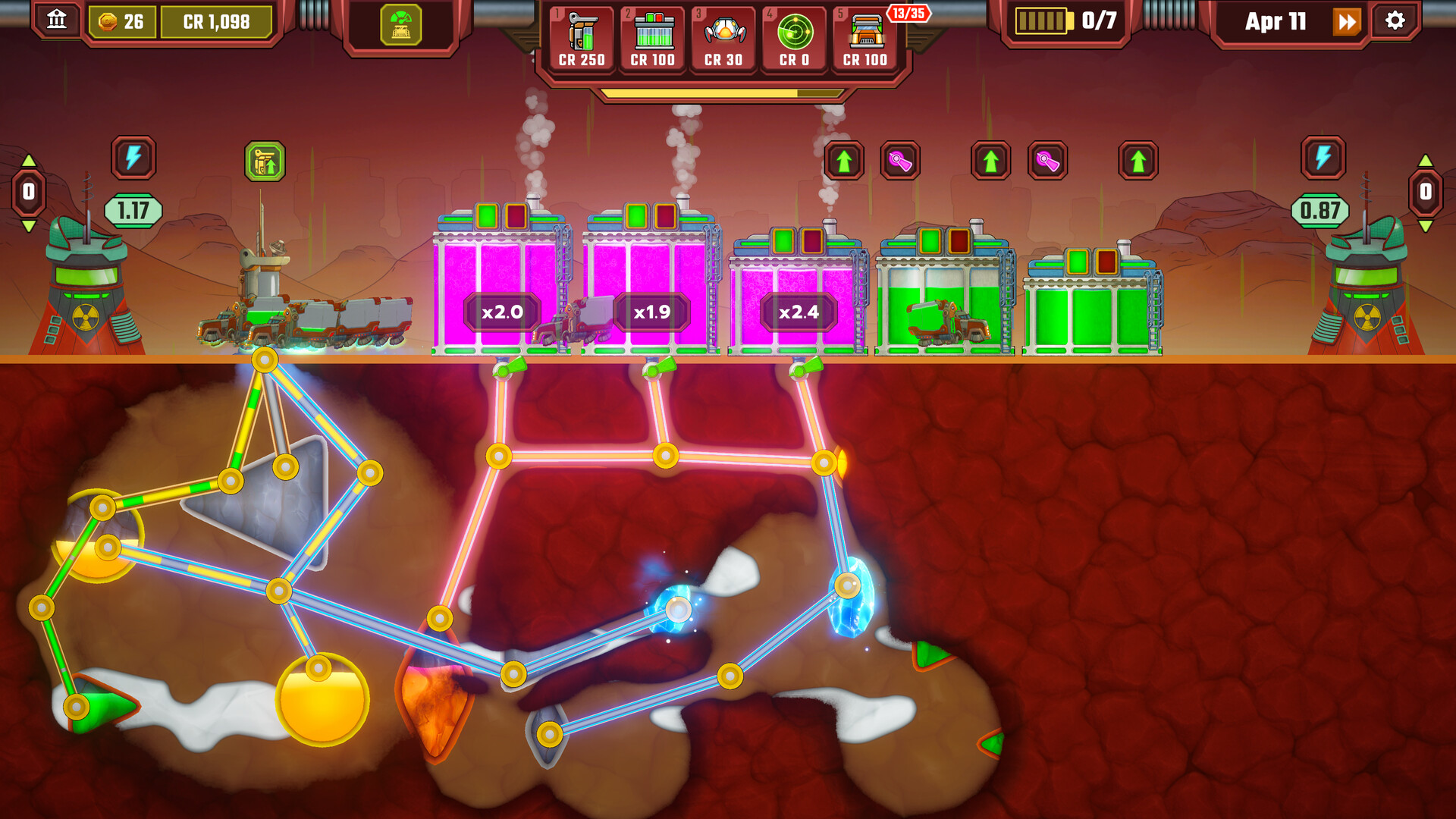Decrease the right town's price stepper

pos(1426,226)
